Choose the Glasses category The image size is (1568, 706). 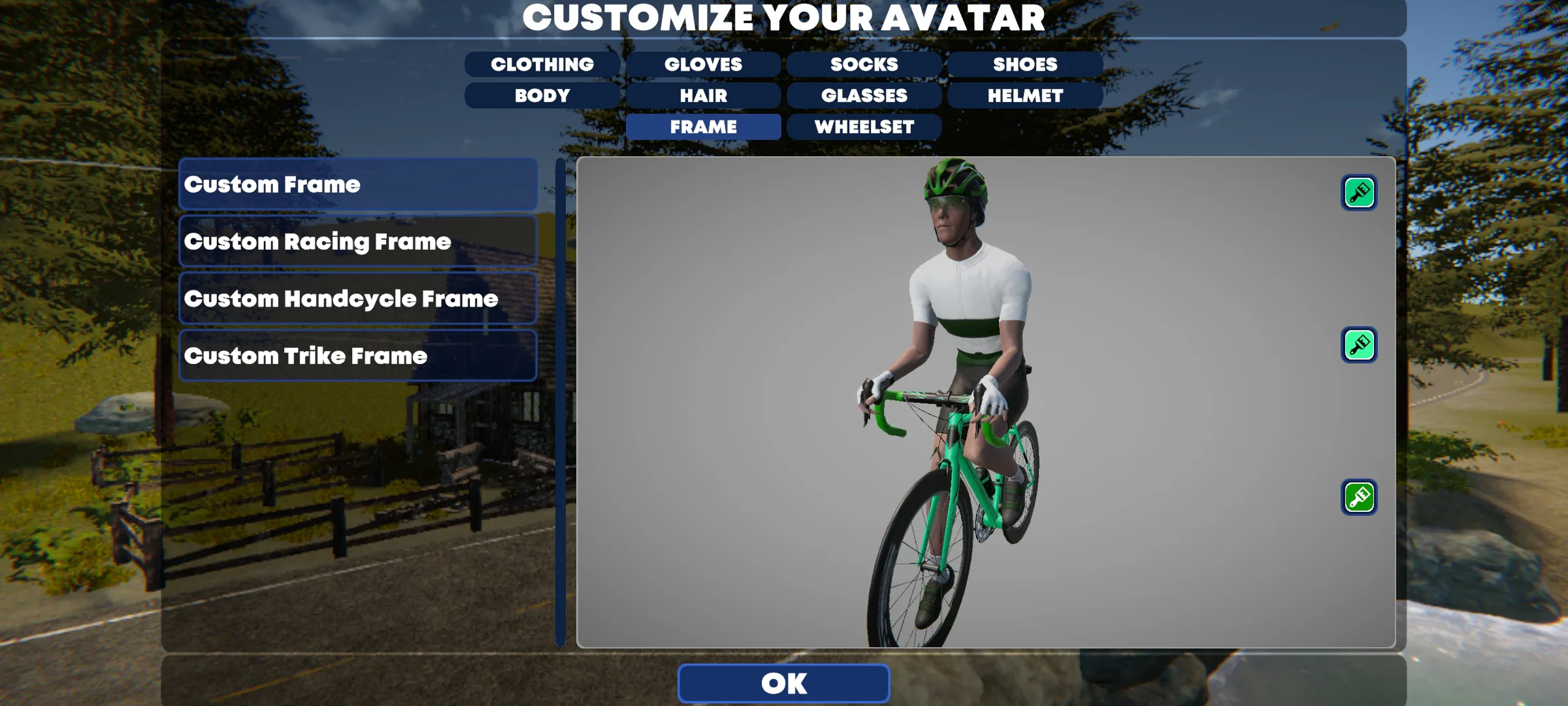(x=864, y=95)
